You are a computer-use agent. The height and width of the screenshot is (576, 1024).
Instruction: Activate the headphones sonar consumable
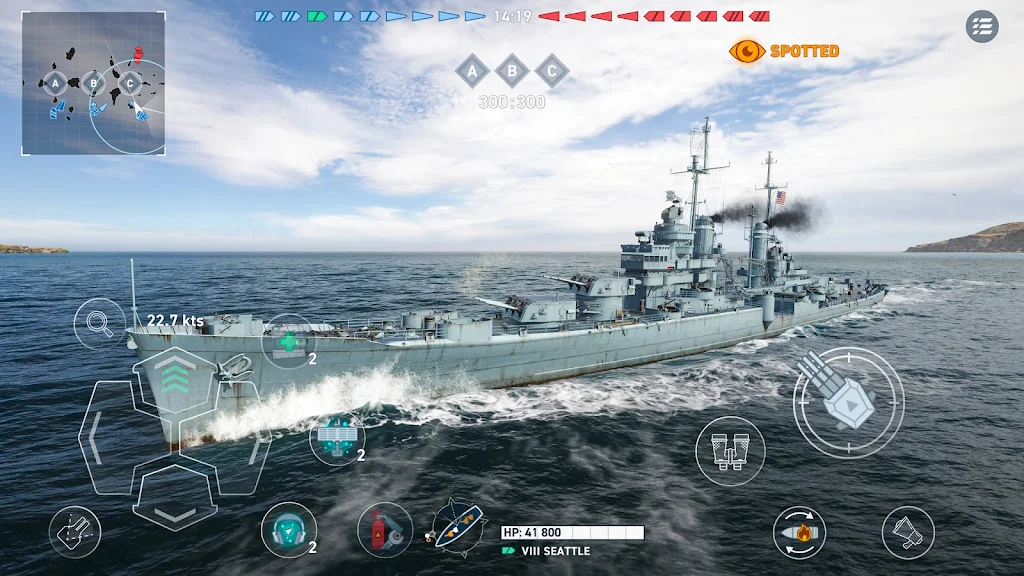click(288, 529)
